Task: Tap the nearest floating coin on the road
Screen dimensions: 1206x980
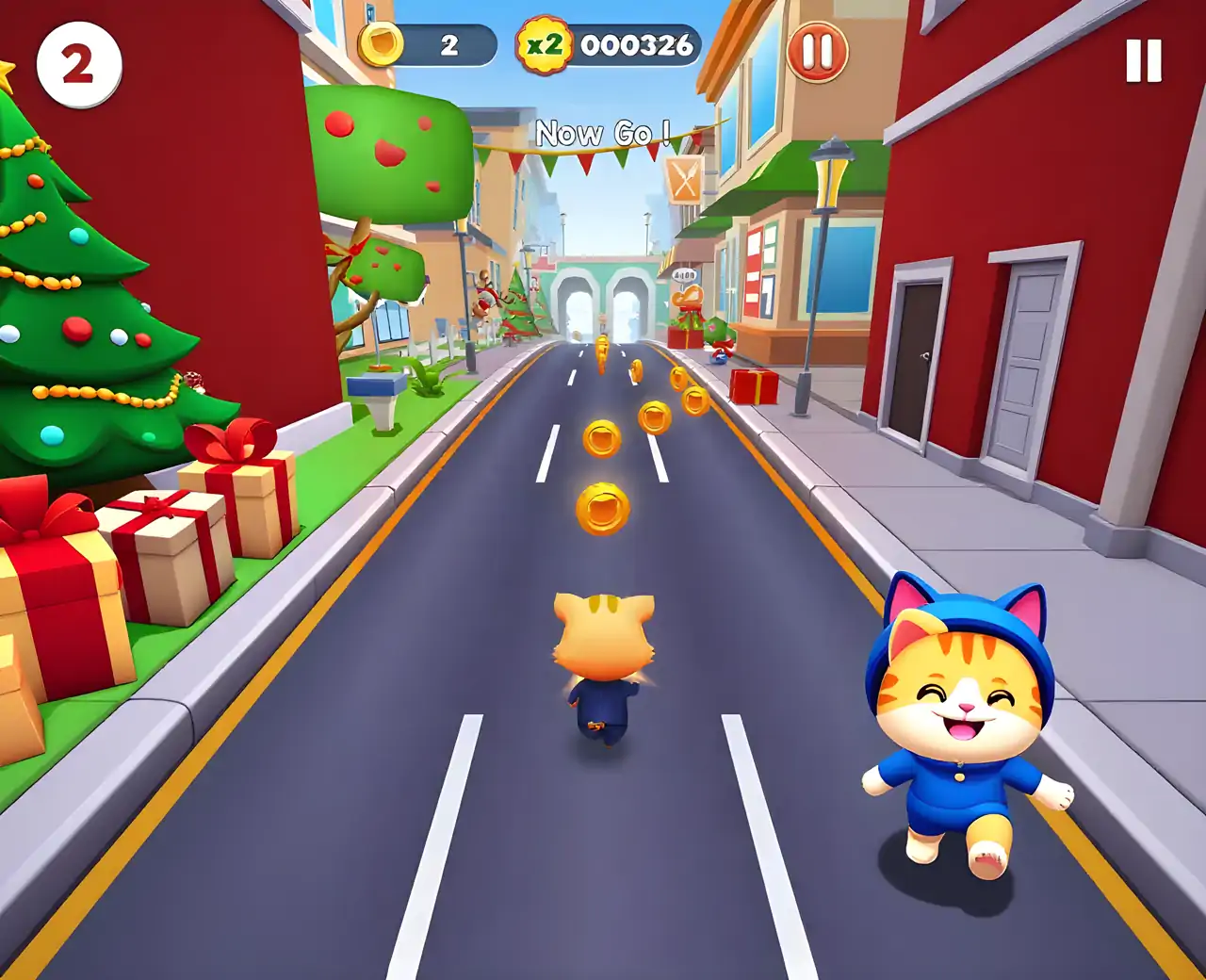Action: (x=604, y=510)
